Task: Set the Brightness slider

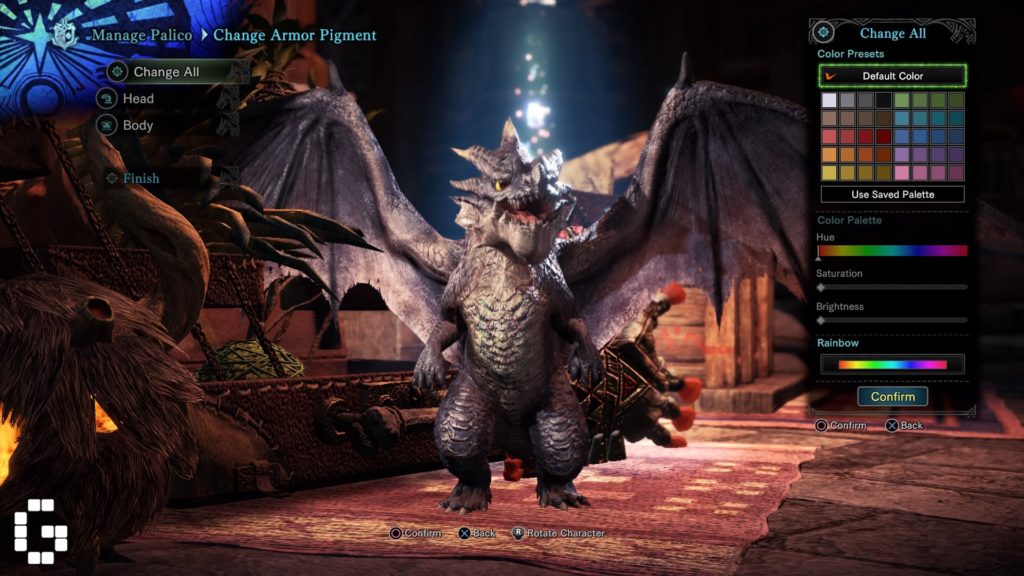Action: 892,320
